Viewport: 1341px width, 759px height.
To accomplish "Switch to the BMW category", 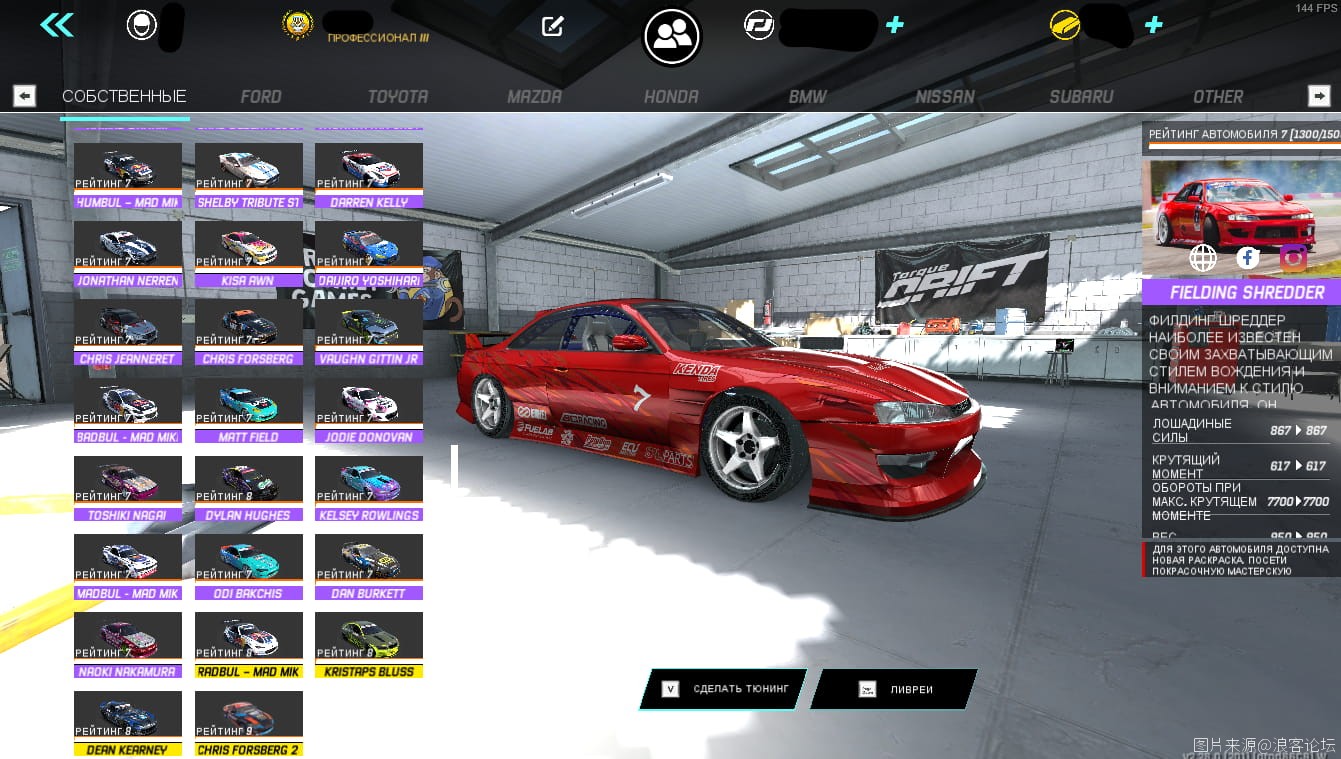I will coord(807,97).
